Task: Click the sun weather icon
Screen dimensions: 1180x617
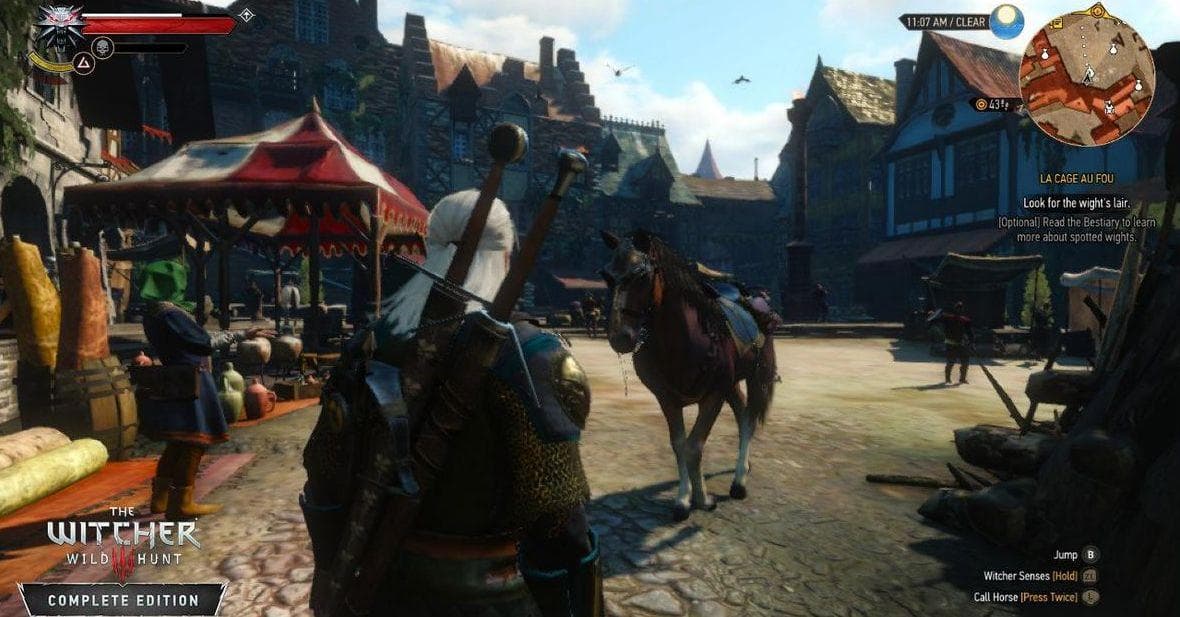Action: pyautogui.click(x=1007, y=21)
